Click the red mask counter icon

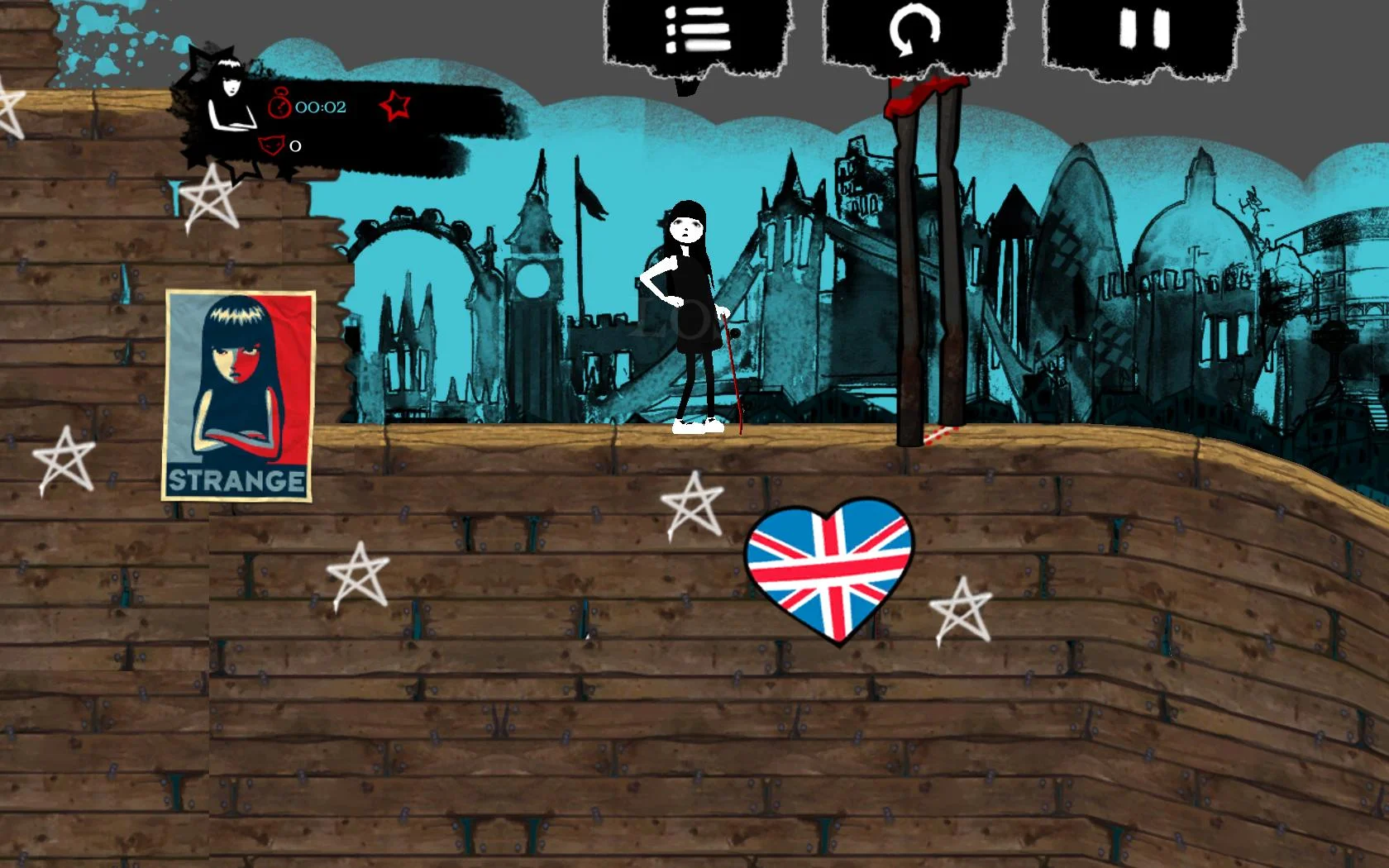(273, 145)
